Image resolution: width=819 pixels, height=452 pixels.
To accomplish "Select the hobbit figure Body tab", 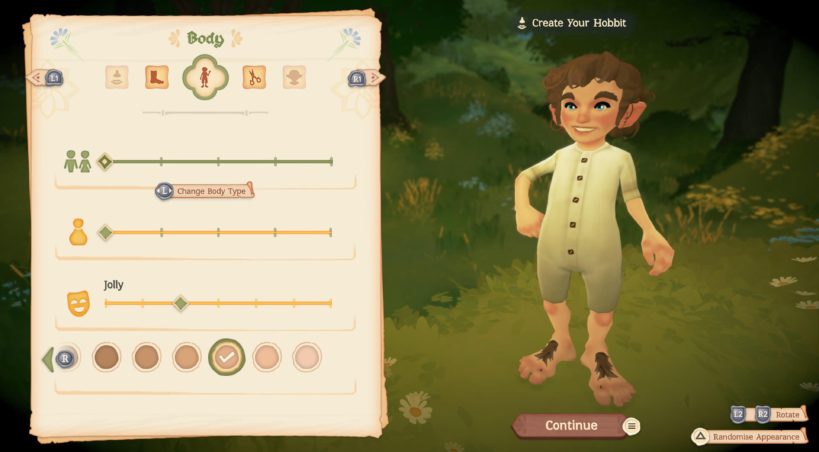I will pyautogui.click(x=205, y=77).
